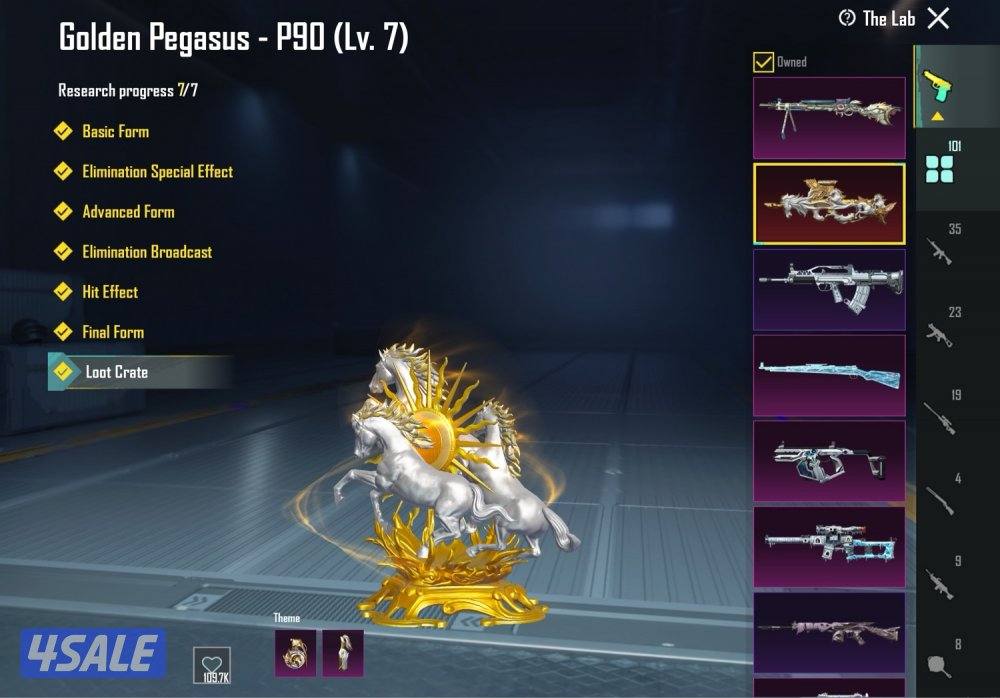Select the Golden Pegasus P90 thumbnail

click(x=829, y=204)
